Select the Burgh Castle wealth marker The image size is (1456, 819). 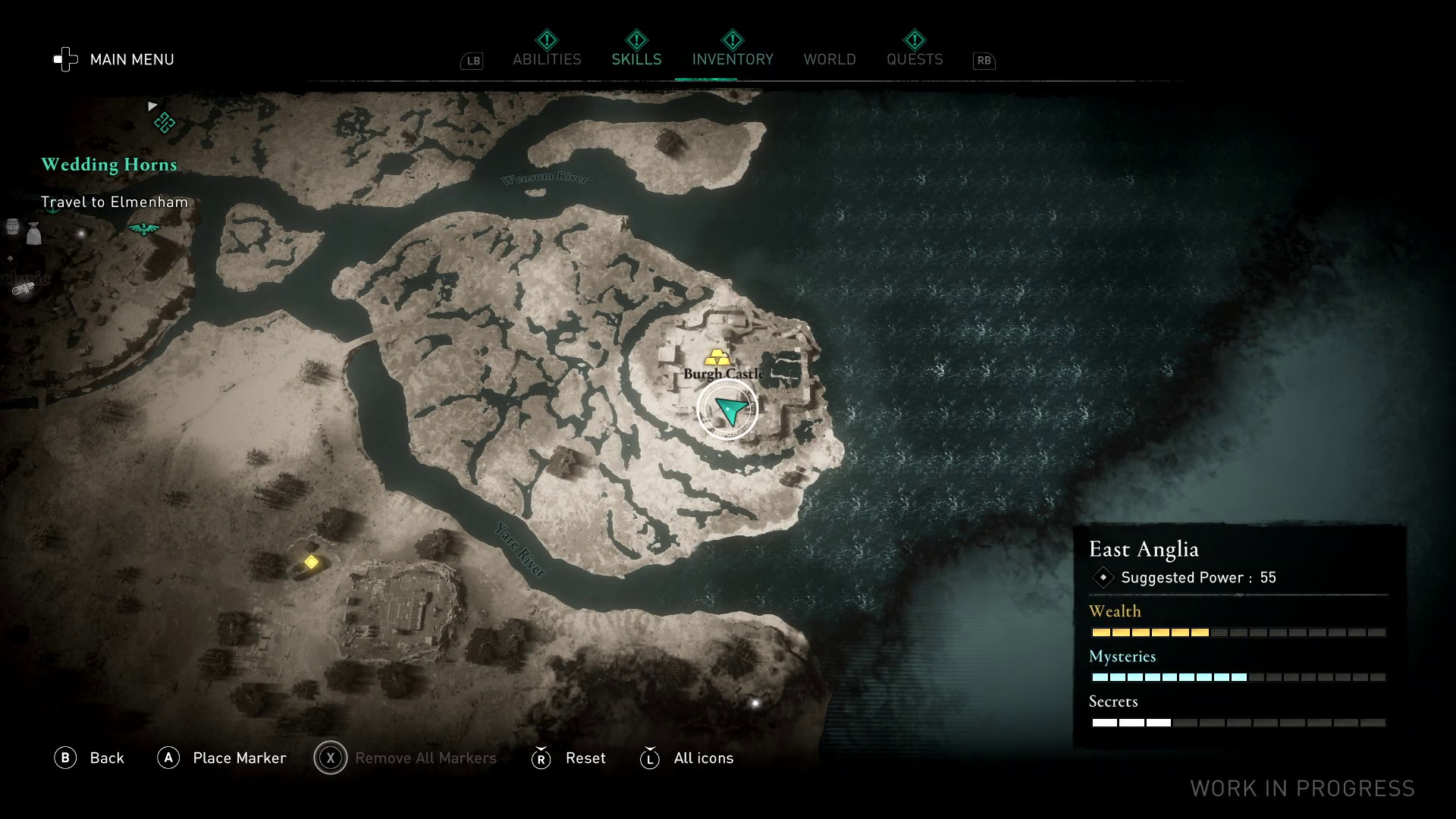click(717, 357)
